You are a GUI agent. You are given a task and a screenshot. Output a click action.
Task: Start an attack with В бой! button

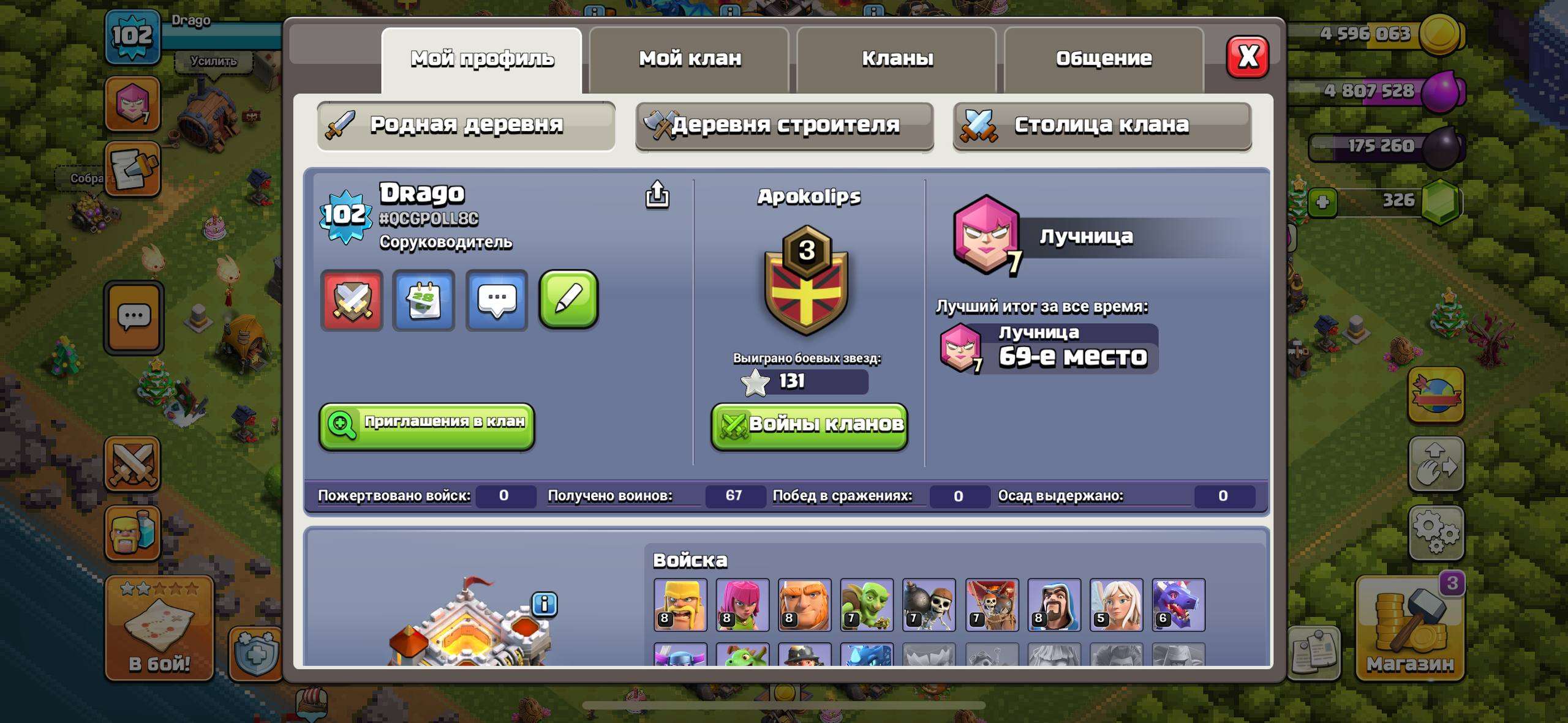point(159,628)
